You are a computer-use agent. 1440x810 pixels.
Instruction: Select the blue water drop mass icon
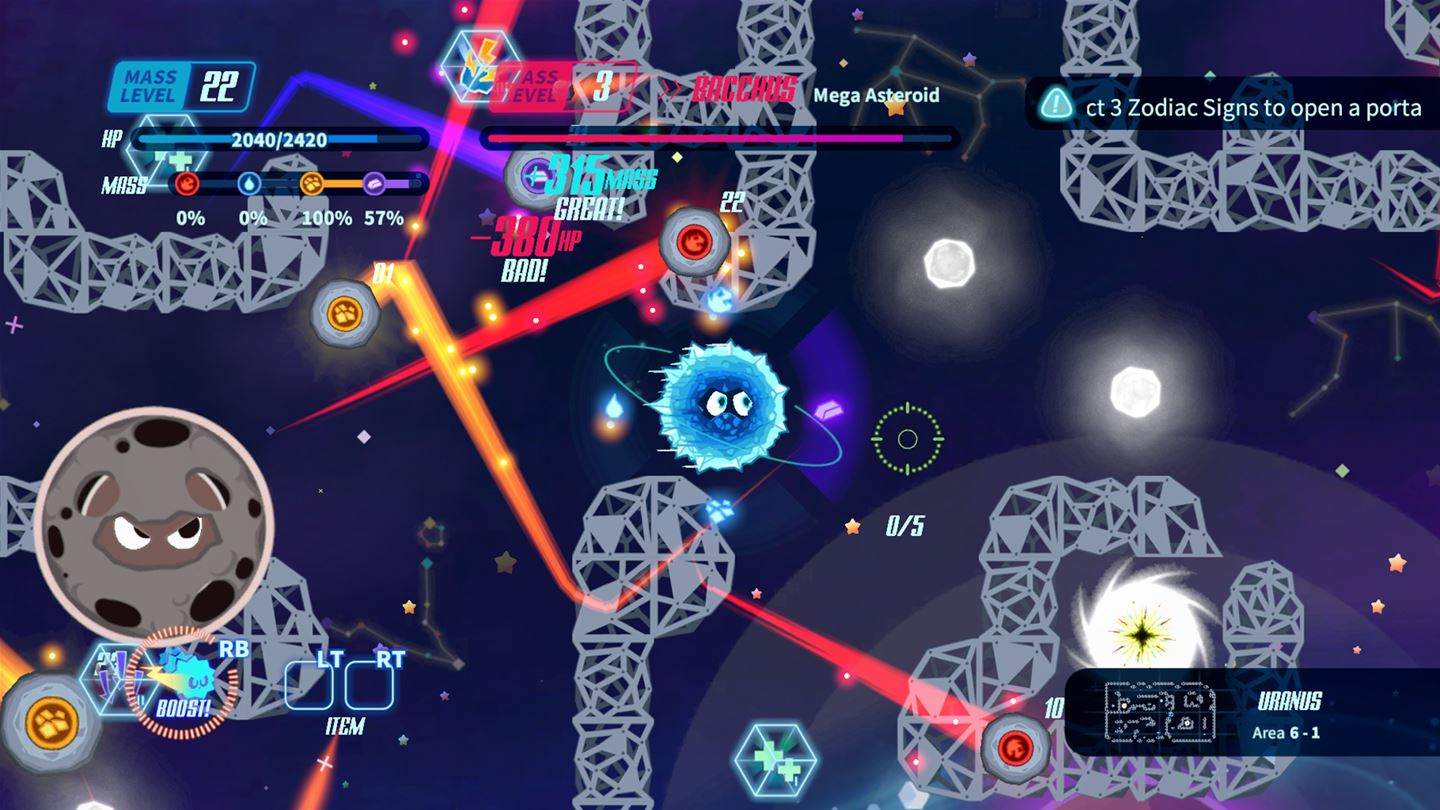248,184
